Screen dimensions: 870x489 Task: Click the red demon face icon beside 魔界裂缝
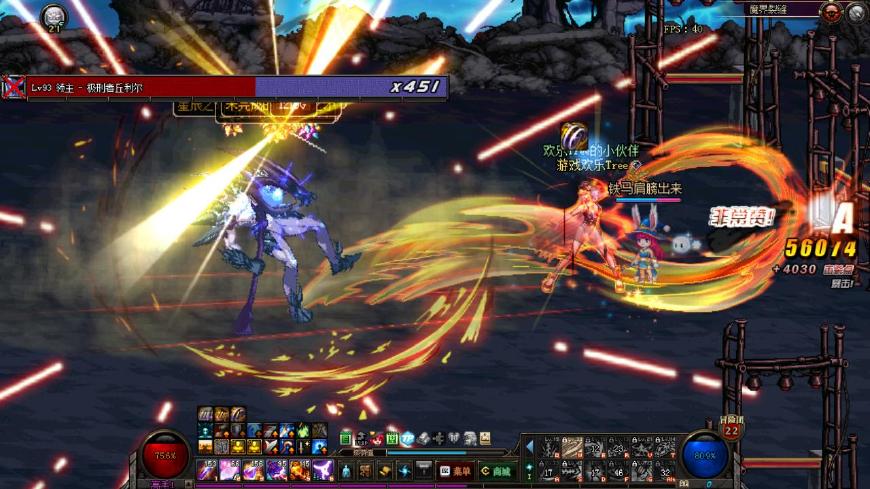click(830, 12)
